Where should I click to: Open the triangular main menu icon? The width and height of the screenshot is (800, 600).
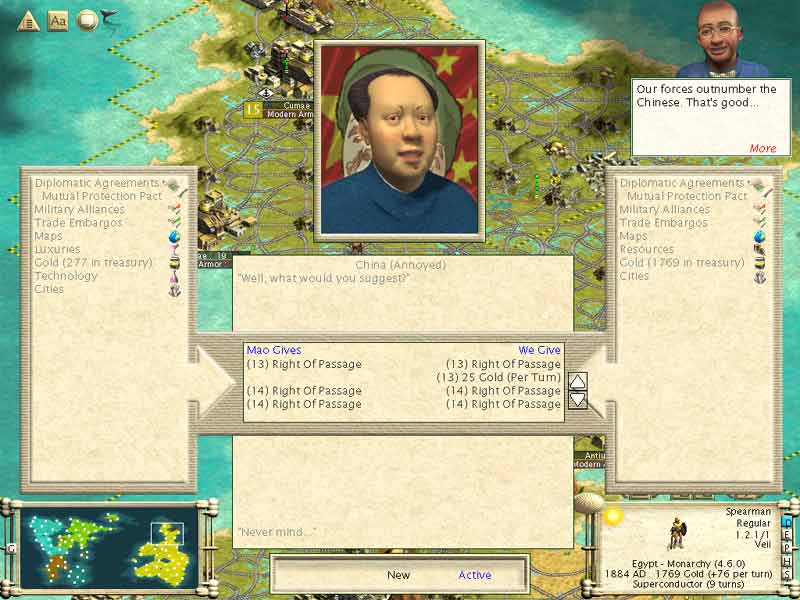click(28, 19)
